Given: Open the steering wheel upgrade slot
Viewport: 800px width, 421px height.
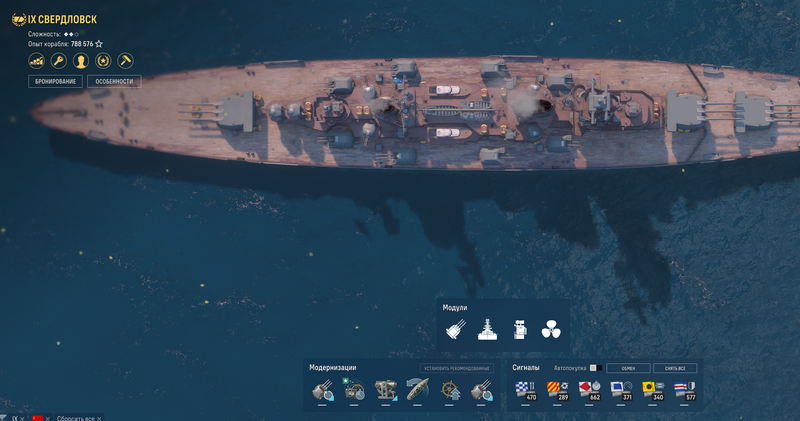Looking at the screenshot, I should pos(450,389).
